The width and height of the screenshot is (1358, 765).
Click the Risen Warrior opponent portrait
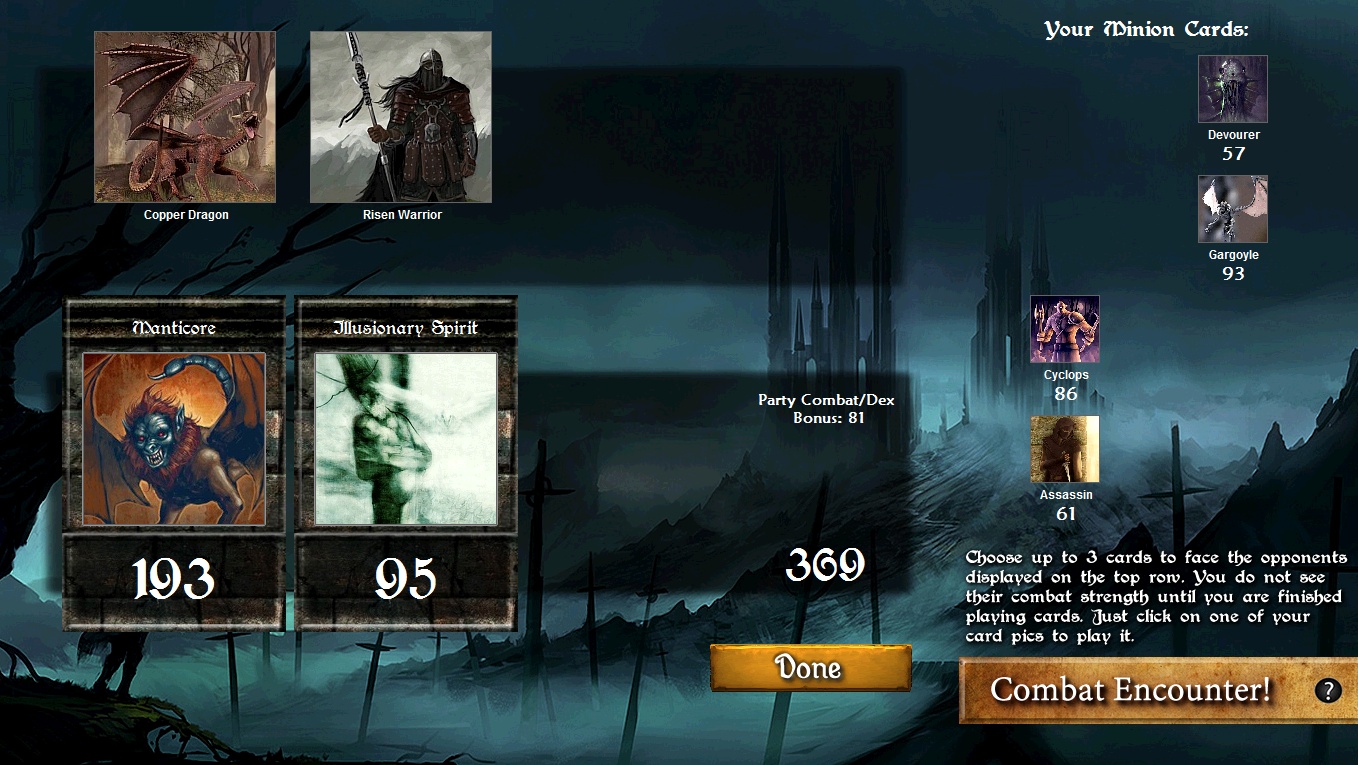[400, 116]
